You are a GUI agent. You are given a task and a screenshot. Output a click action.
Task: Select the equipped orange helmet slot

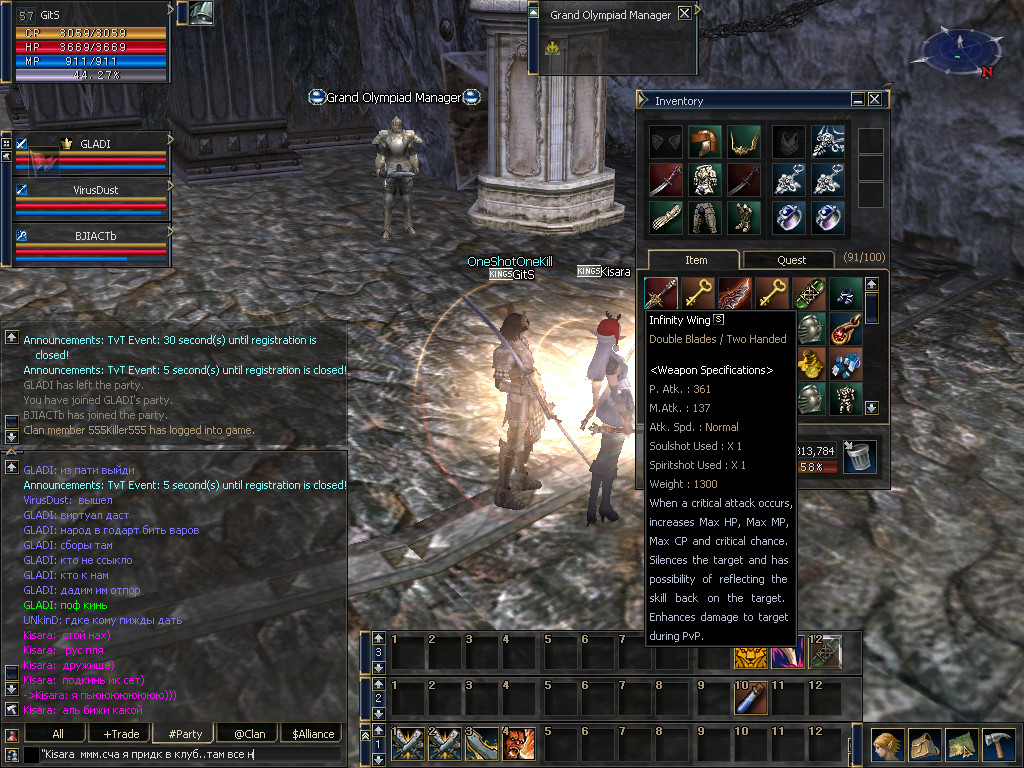[704, 142]
